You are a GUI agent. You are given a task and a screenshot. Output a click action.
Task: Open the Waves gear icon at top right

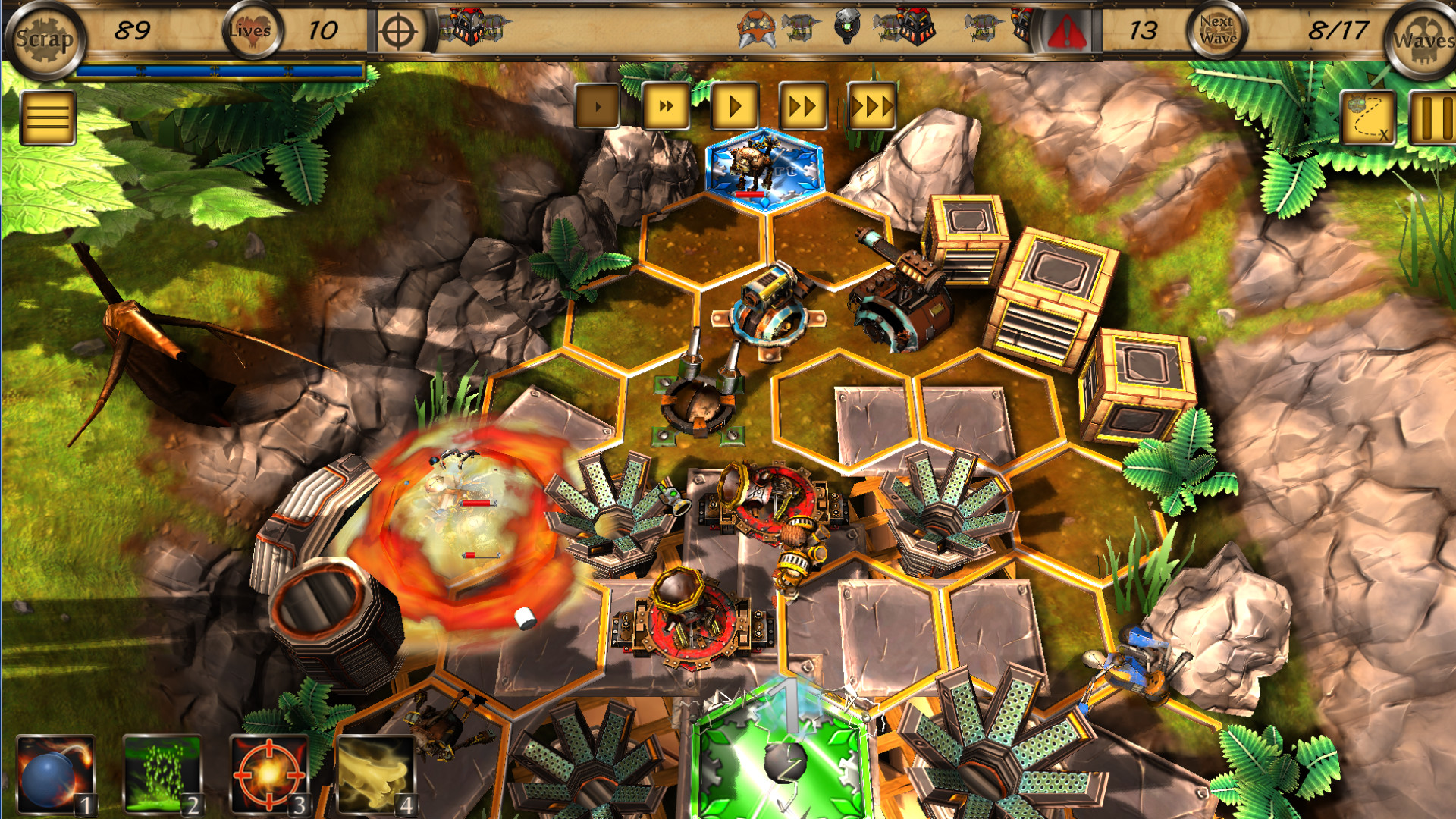tap(1429, 33)
